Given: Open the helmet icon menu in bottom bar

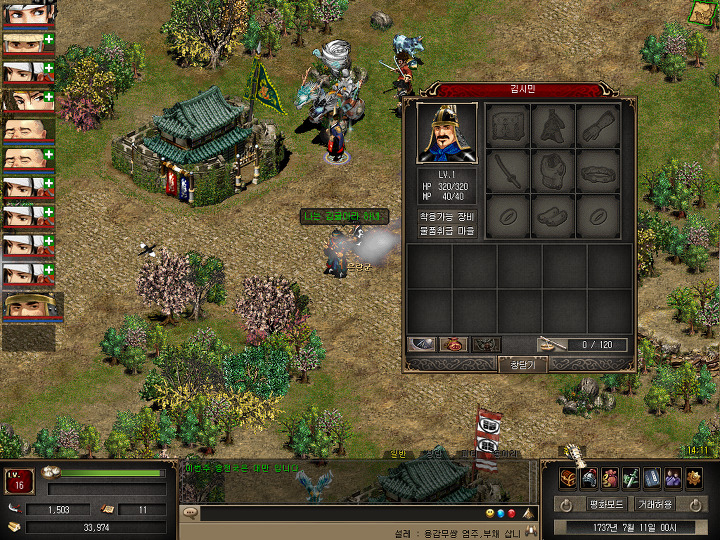Looking at the screenshot, I should (589, 478).
